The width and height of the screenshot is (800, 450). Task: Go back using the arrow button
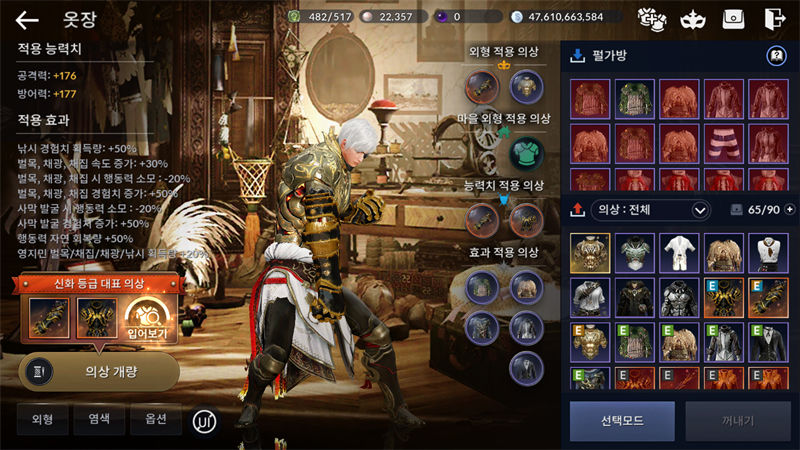27,19
